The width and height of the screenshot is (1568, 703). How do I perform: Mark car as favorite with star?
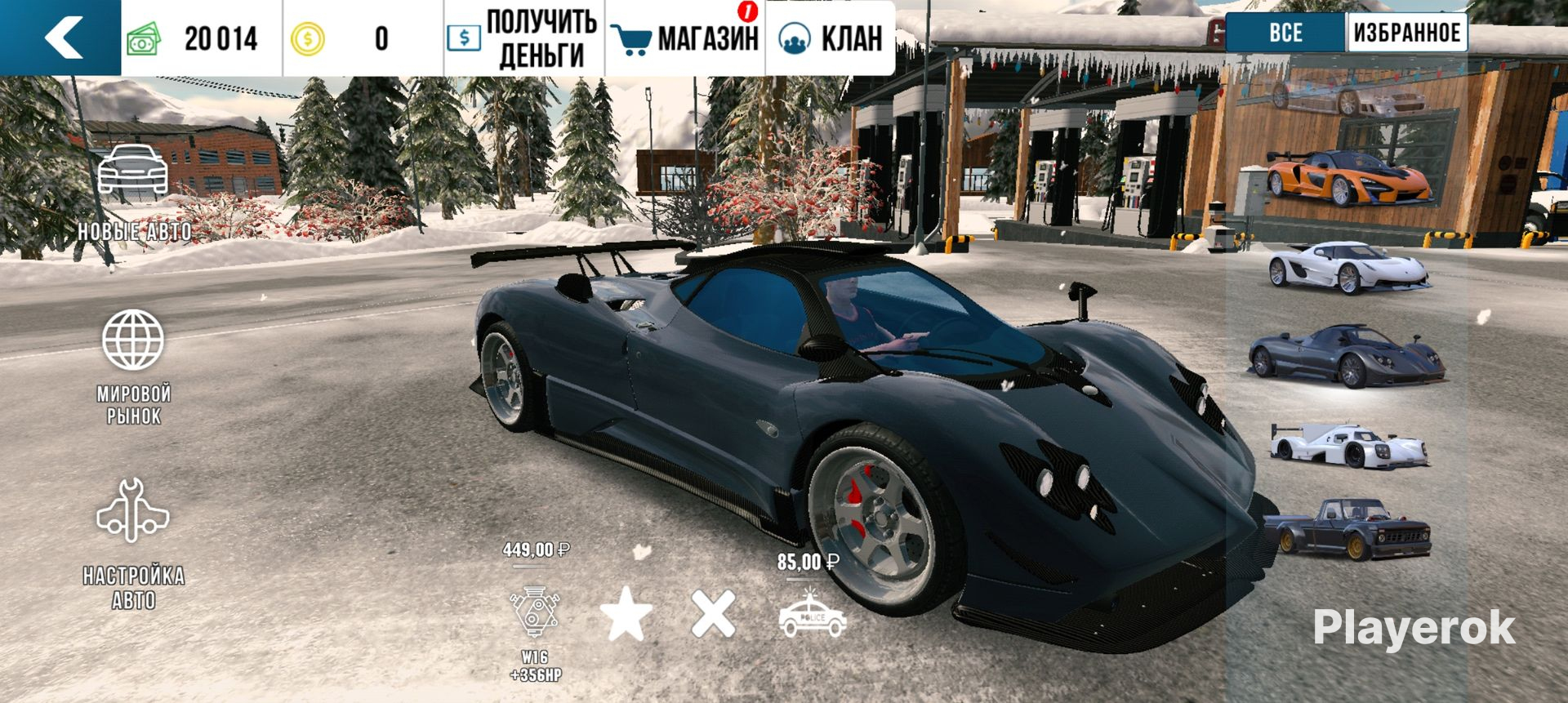[626, 614]
